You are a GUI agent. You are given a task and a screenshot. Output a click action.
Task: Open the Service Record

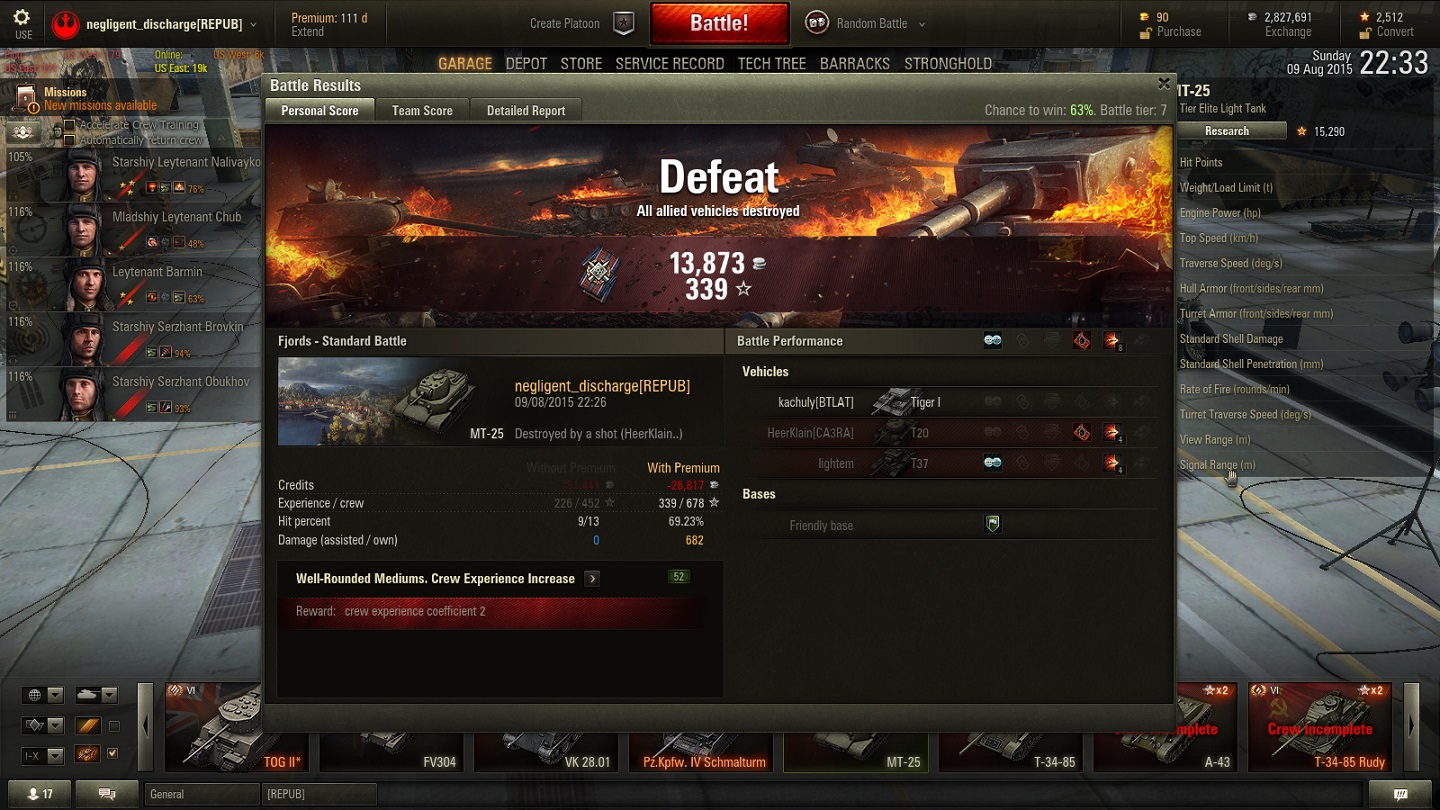point(669,64)
